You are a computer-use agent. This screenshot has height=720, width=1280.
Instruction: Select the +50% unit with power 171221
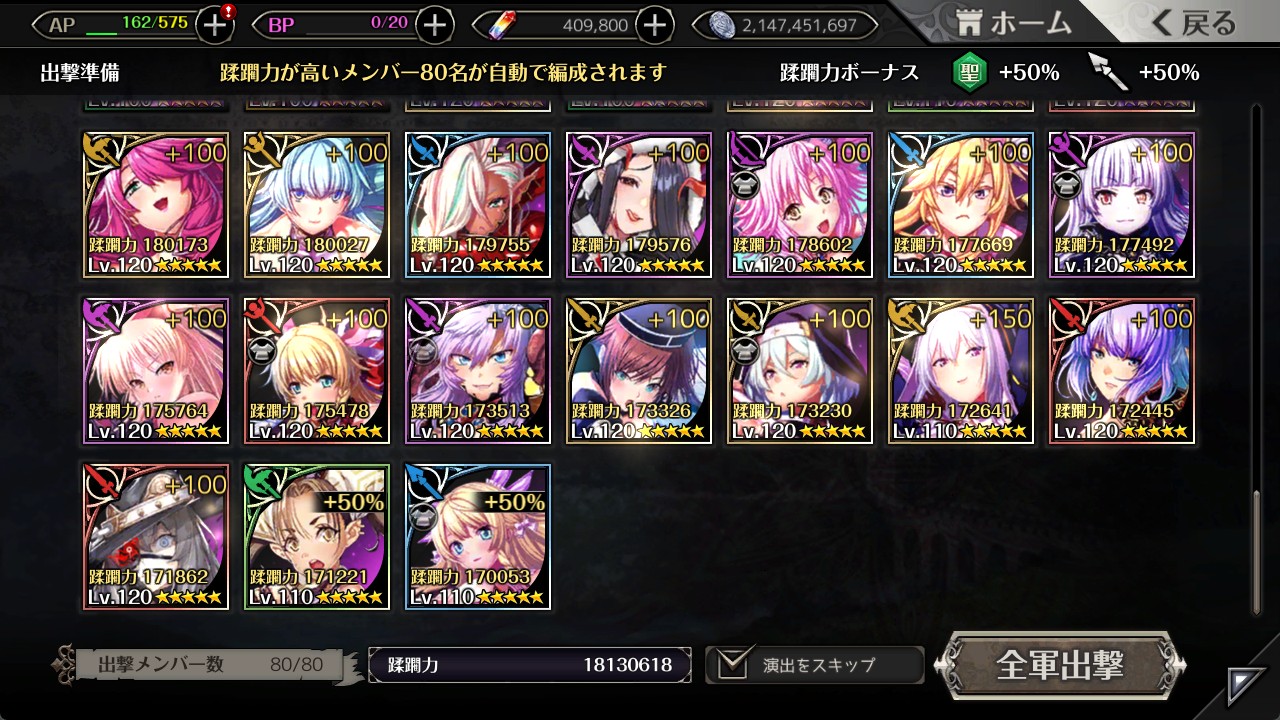click(x=317, y=537)
